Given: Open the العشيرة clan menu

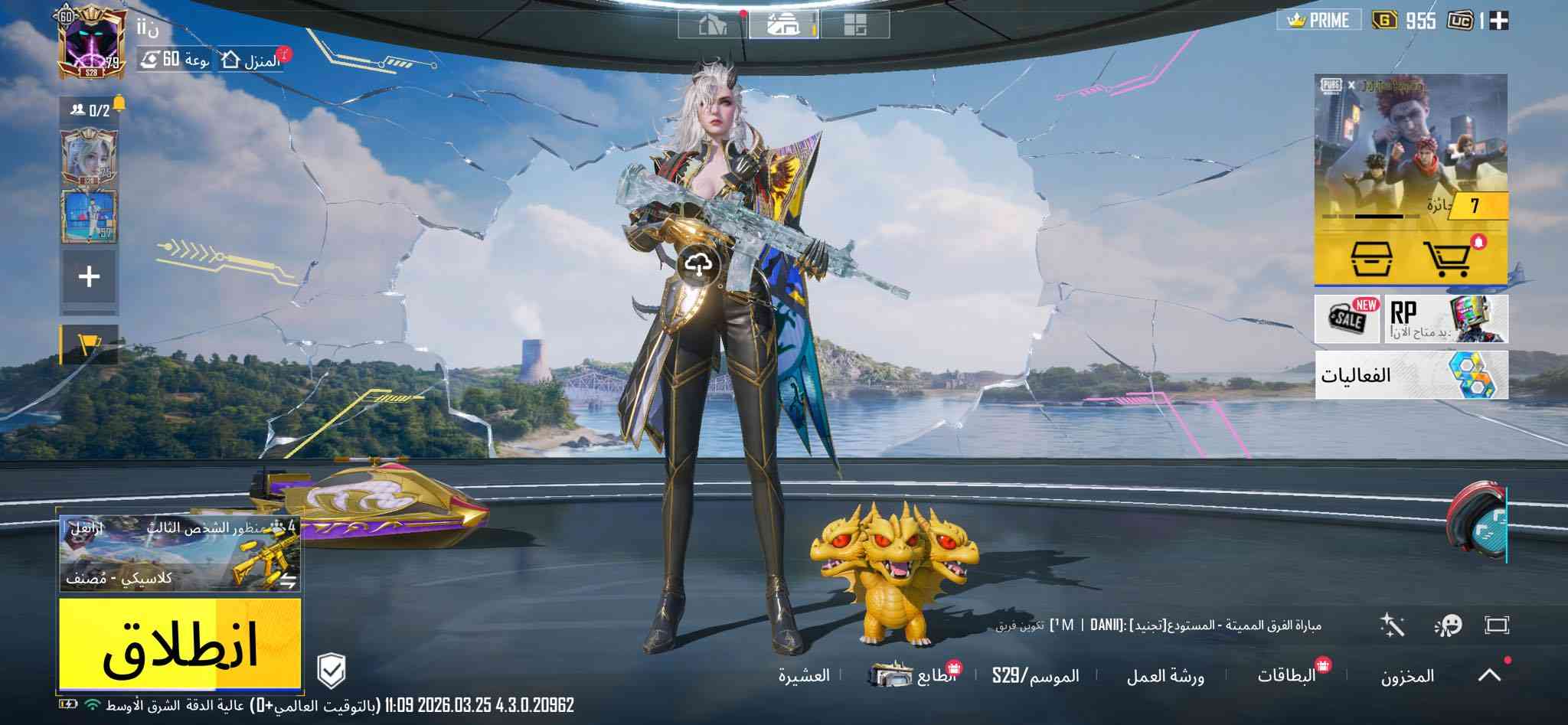Looking at the screenshot, I should tap(804, 676).
